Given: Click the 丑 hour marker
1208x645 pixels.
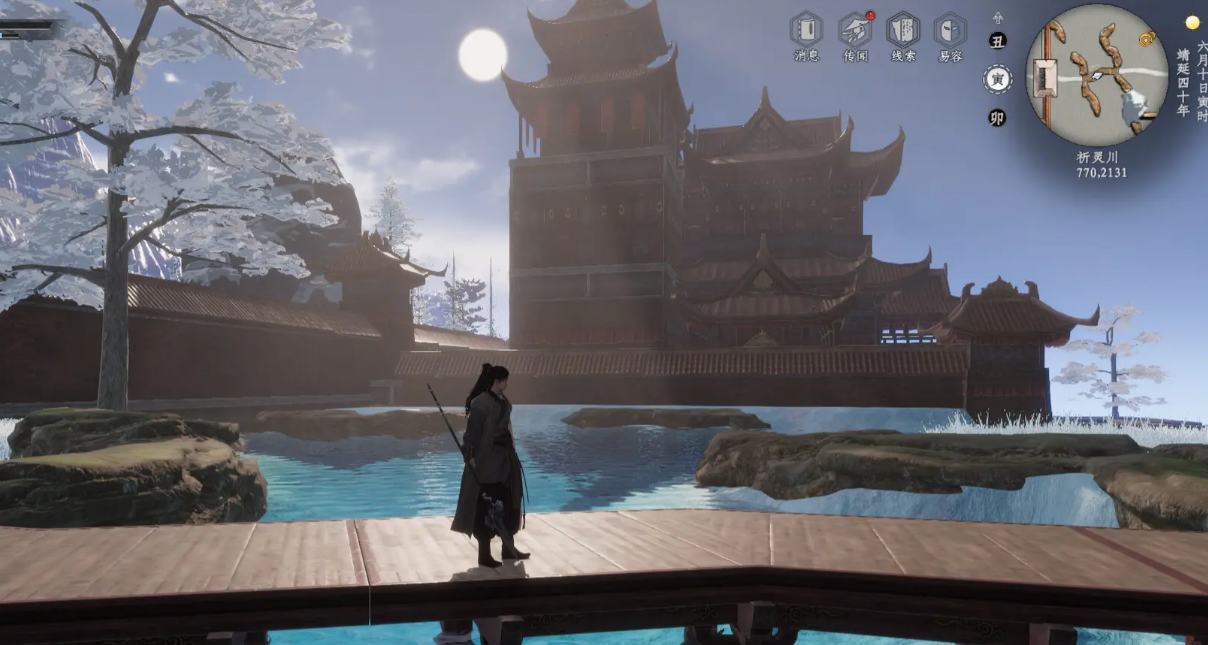Looking at the screenshot, I should tap(997, 41).
